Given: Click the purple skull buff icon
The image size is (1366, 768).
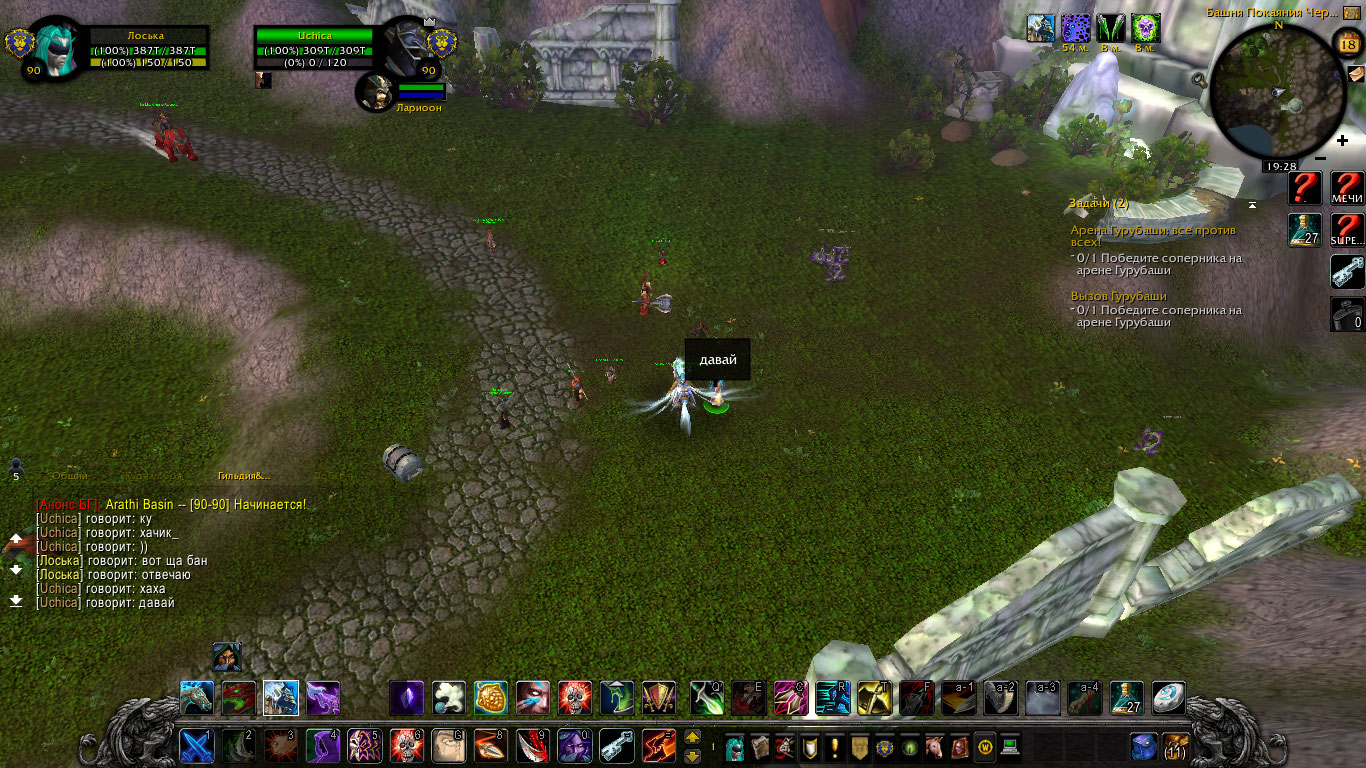Looking at the screenshot, I should point(1145,28).
